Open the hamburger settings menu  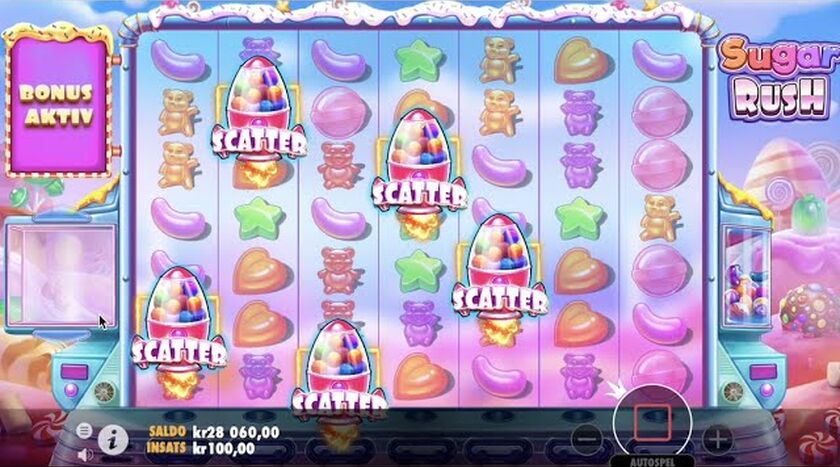[84, 430]
